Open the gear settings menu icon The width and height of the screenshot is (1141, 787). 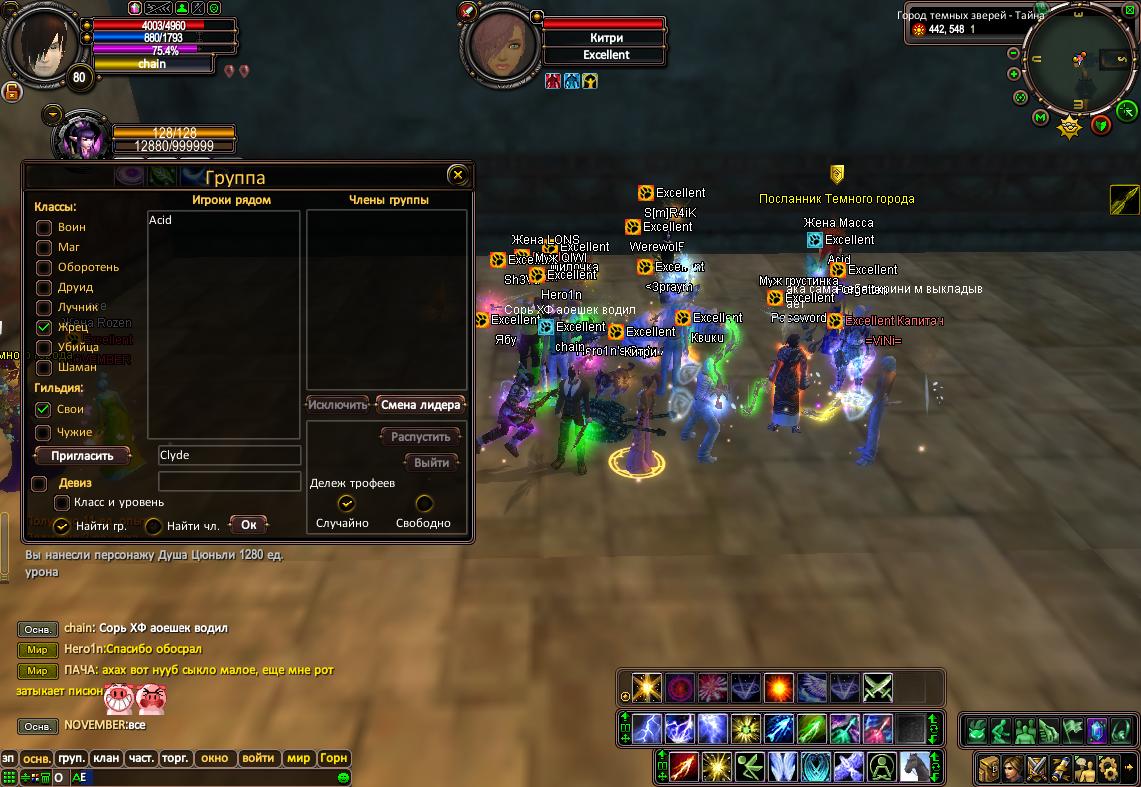[x=1107, y=768]
